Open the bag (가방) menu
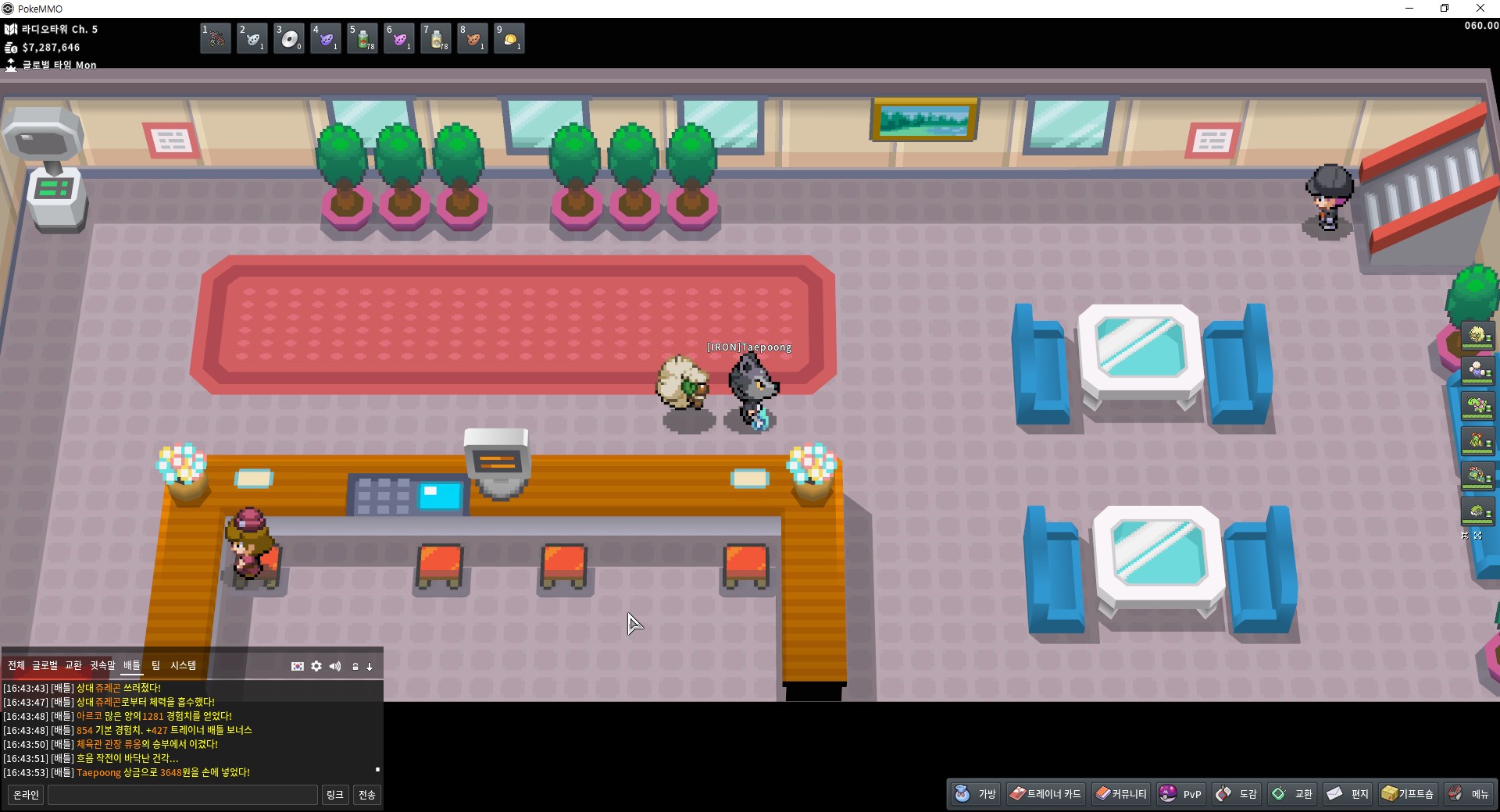The height and width of the screenshot is (812, 1500). (x=975, y=794)
